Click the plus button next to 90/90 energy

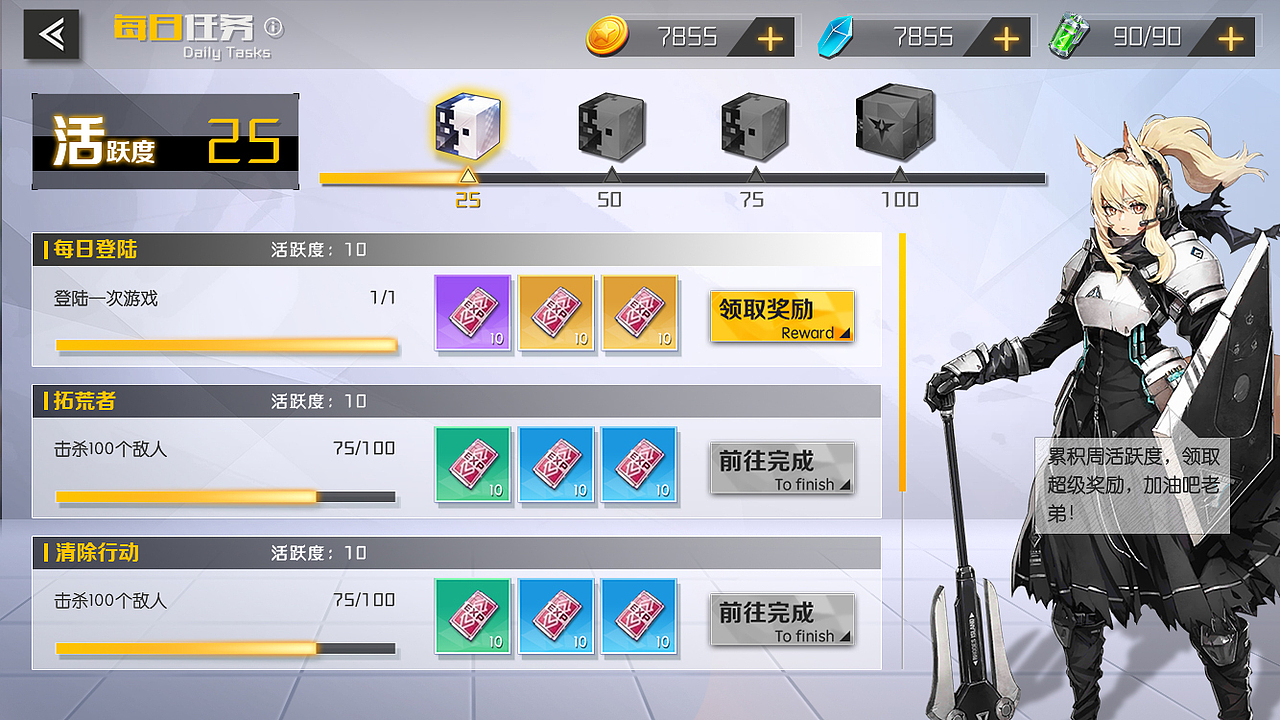tap(1228, 36)
